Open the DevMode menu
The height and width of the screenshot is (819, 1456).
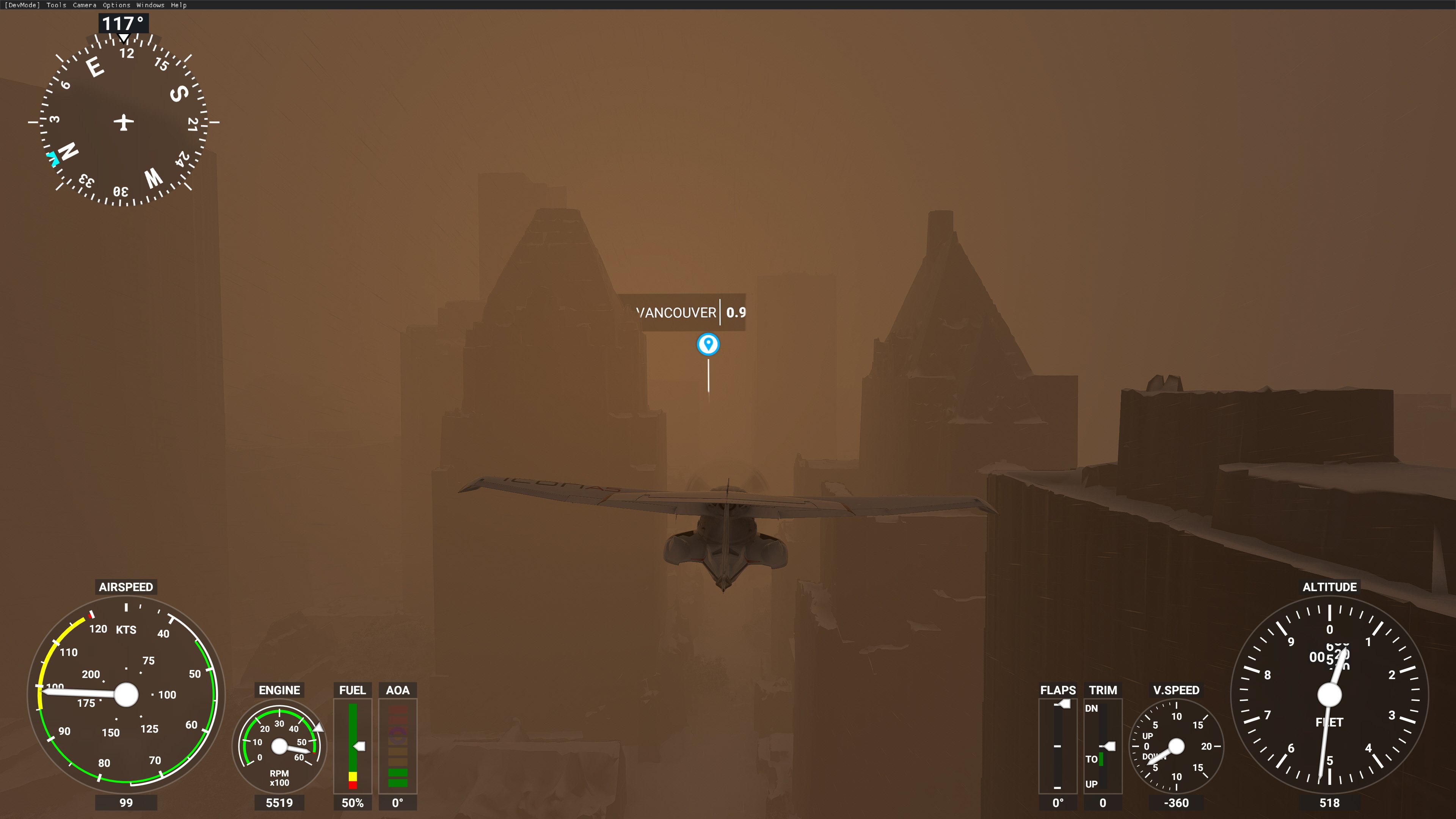click(x=23, y=5)
